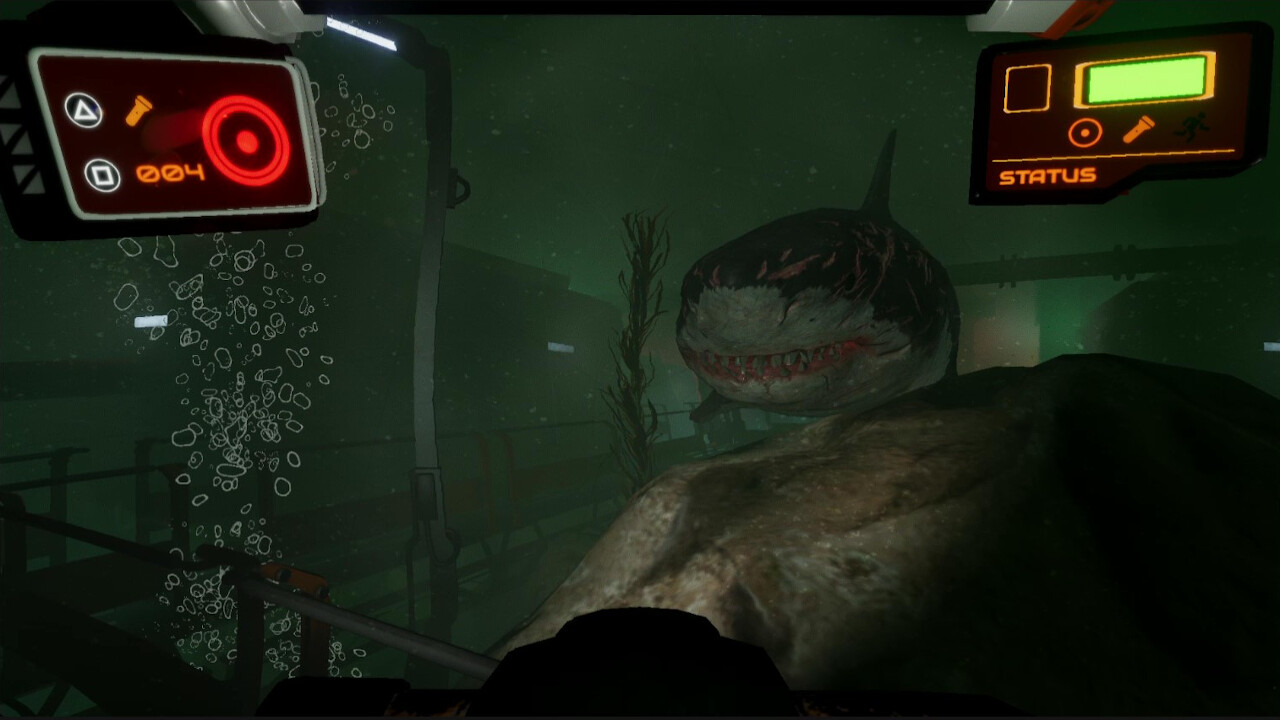Viewport: 1280px width, 720px height.
Task: Click the target-circle indicator on the status panel
Action: (1083, 130)
